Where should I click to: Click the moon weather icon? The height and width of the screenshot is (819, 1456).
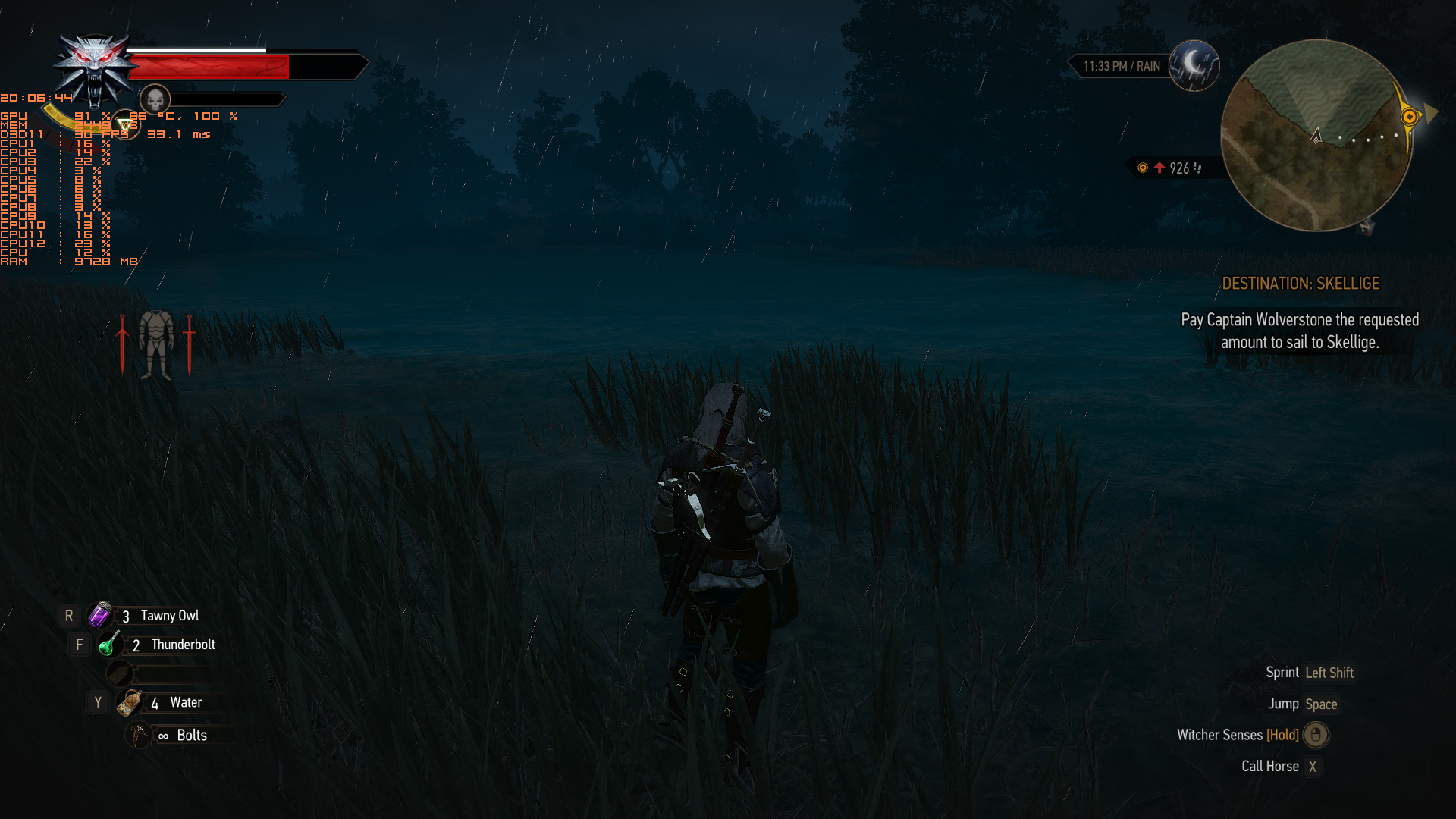tap(1194, 66)
